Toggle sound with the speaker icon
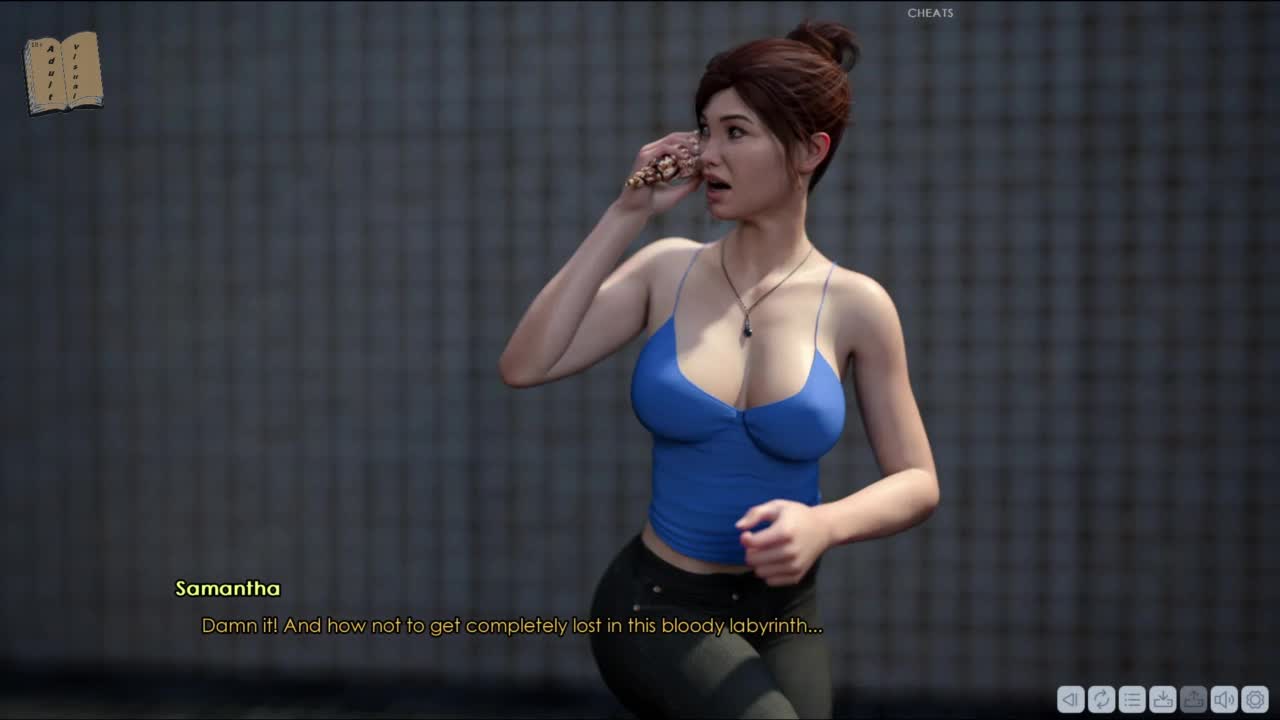 pyautogui.click(x=1224, y=699)
